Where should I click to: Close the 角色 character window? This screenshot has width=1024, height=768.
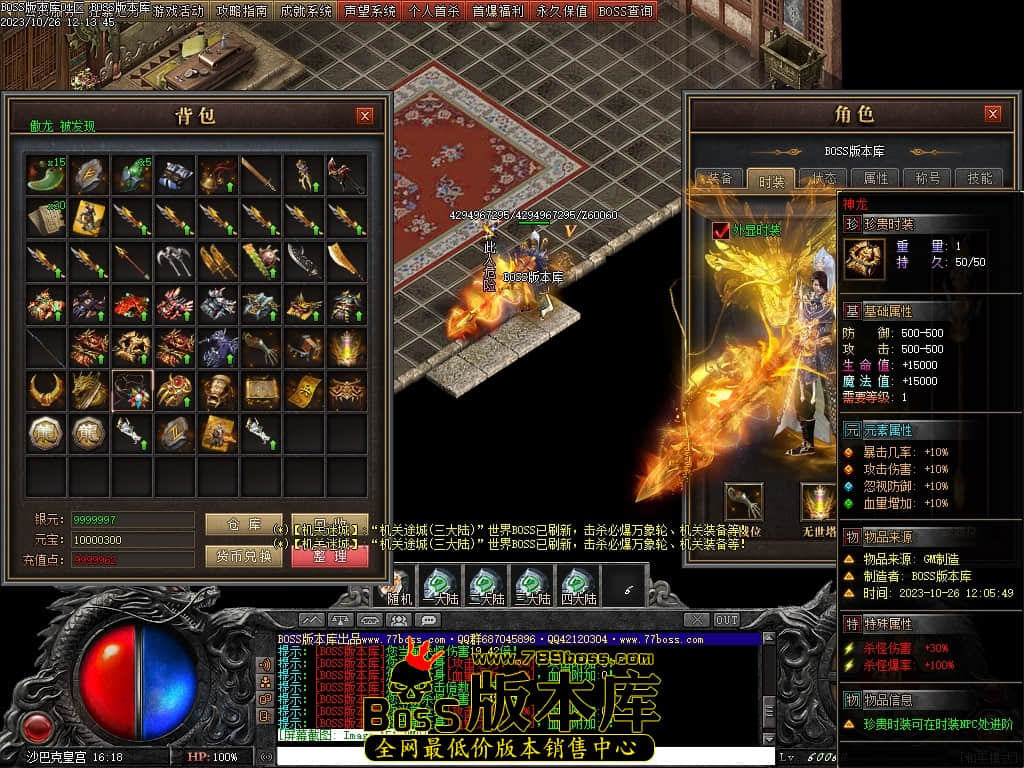pyautogui.click(x=992, y=114)
